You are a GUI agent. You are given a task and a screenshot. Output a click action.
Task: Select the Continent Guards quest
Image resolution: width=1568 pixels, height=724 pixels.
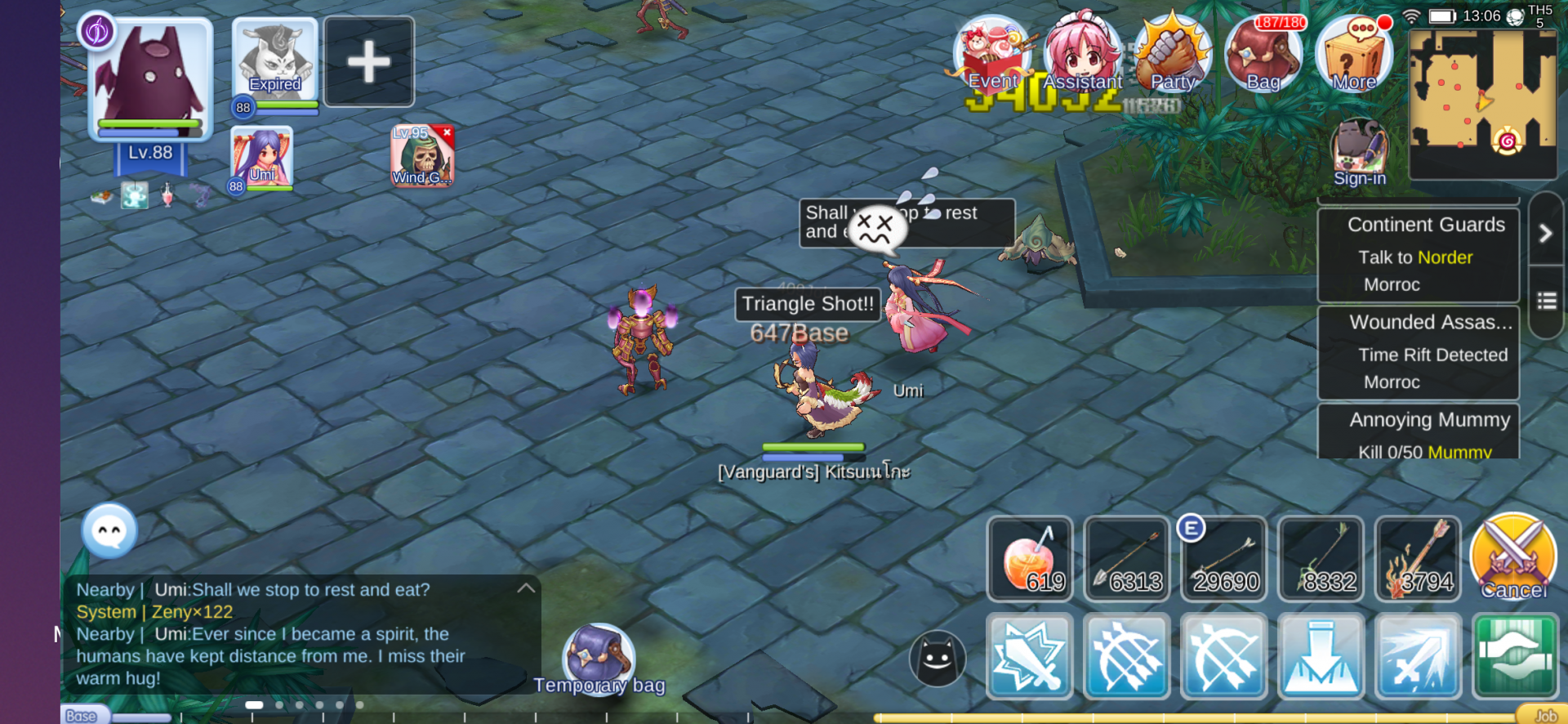pos(1419,254)
